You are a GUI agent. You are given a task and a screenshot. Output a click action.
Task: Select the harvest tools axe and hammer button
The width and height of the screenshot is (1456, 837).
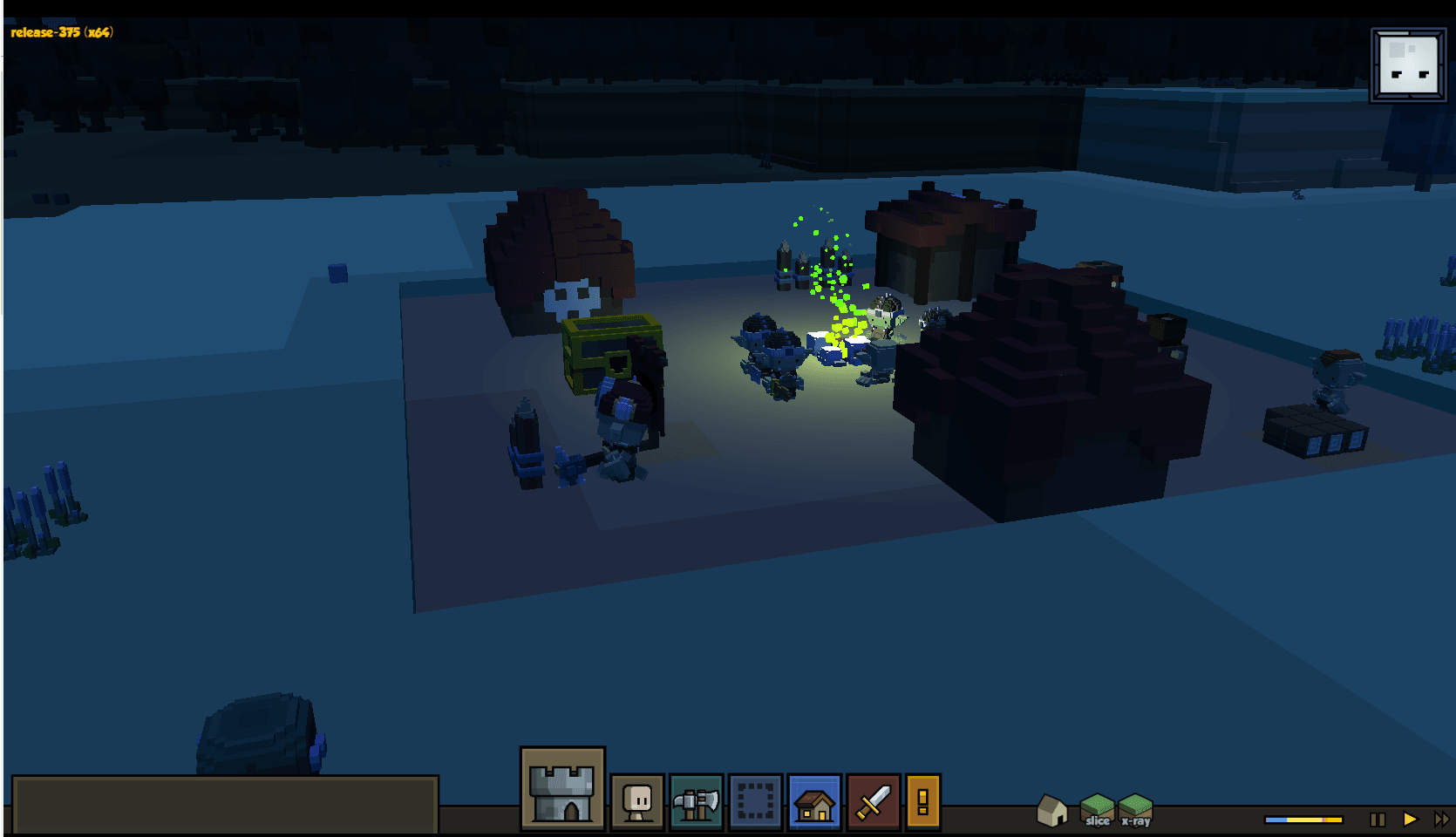[696, 800]
